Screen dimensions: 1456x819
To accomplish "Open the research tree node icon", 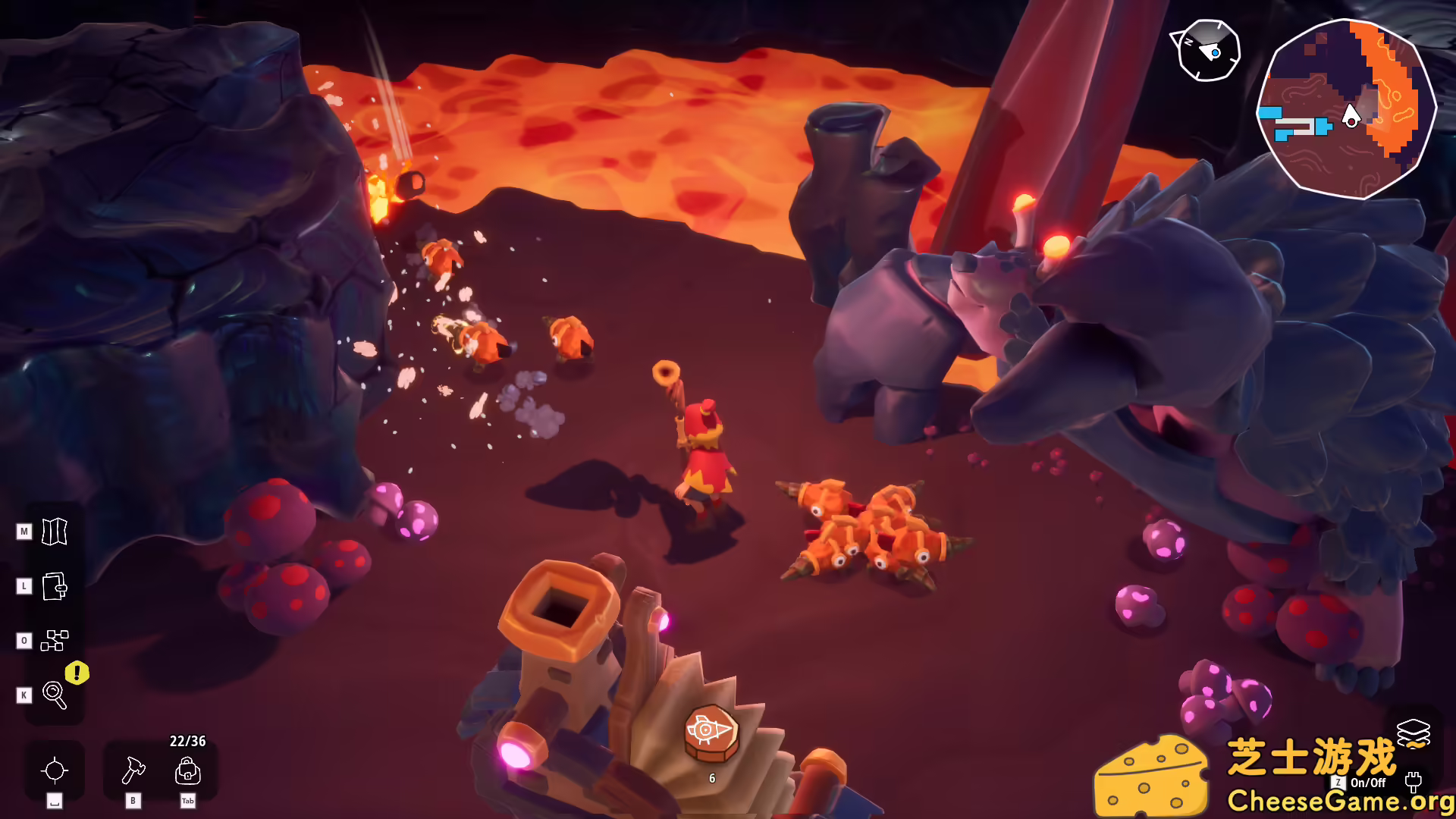I will 53,641.
